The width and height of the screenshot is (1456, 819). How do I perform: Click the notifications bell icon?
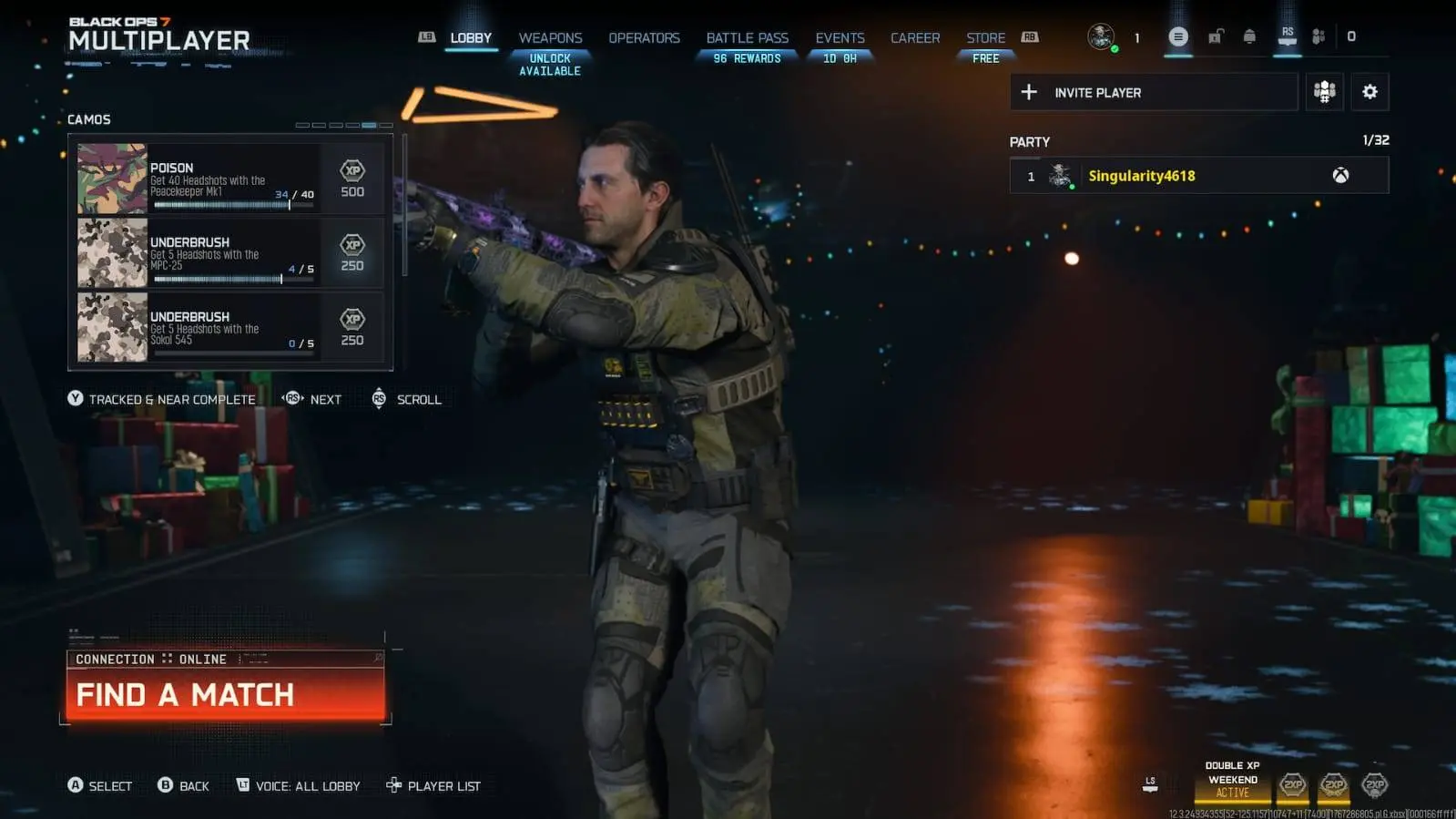1249,37
